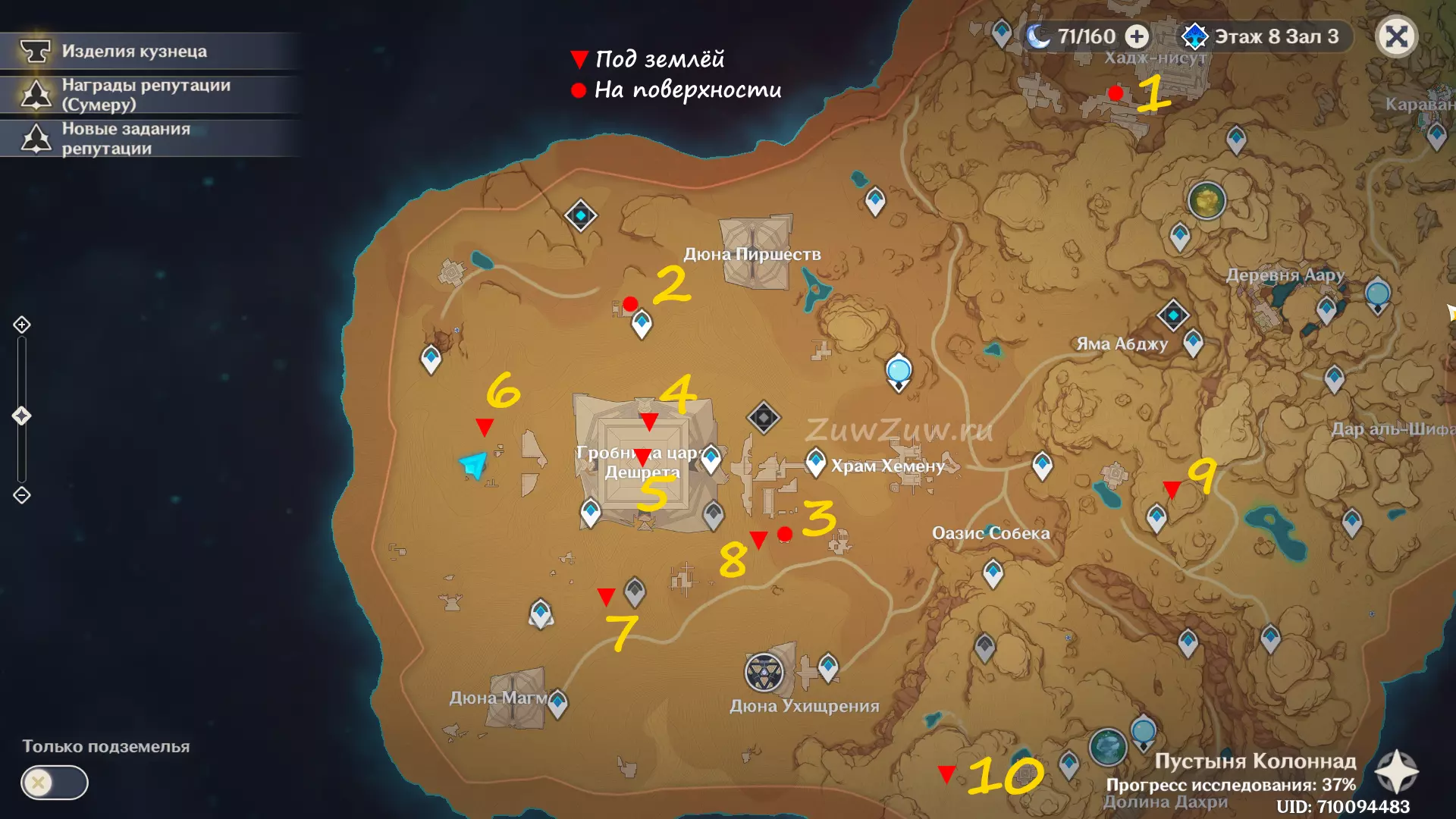Toggle the Только подземелья switch
The image size is (1456, 819).
[x=55, y=782]
